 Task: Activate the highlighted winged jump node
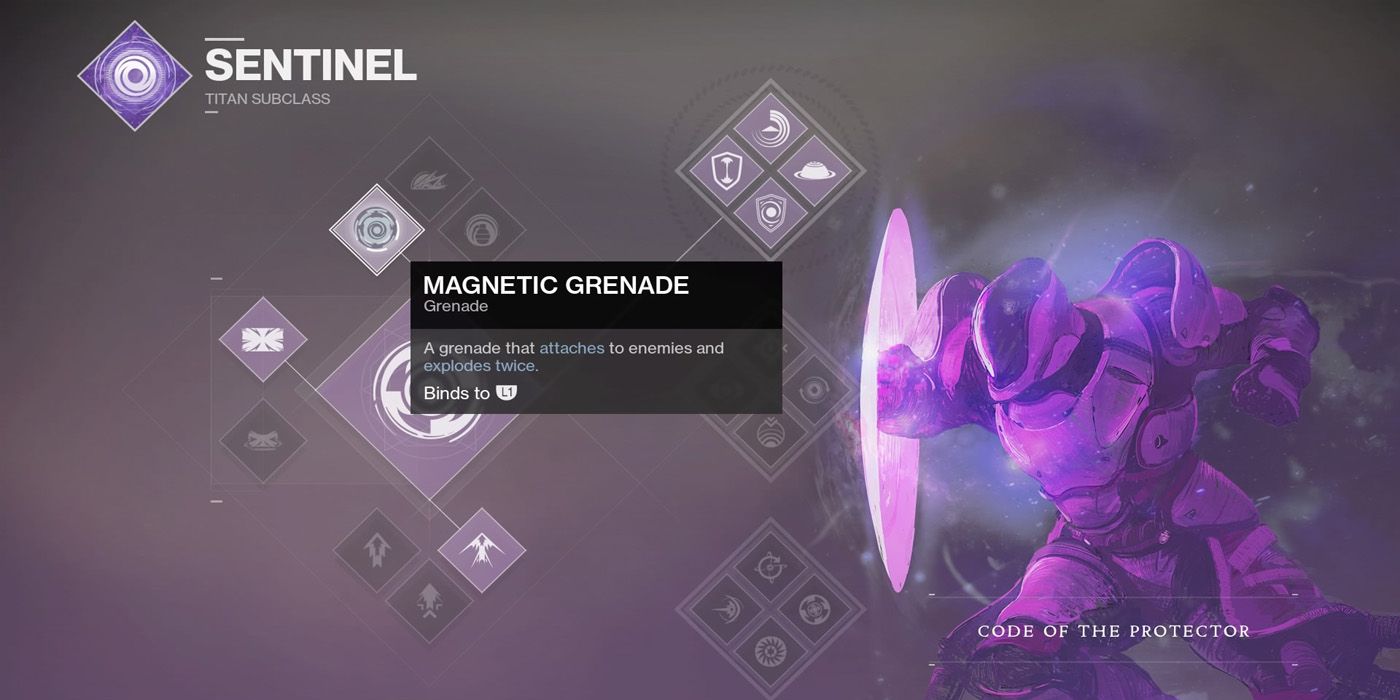pos(481,549)
